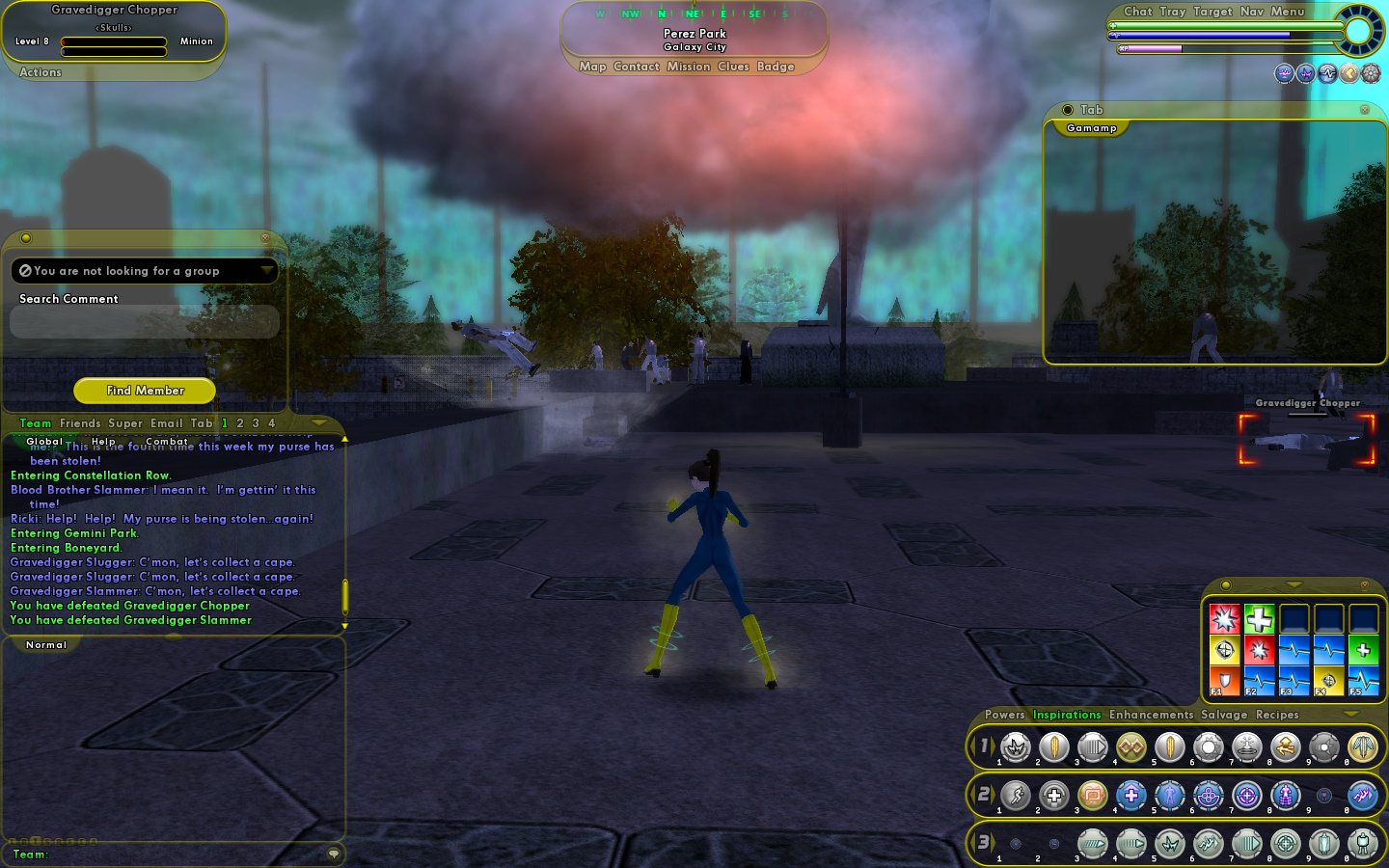Open the main Menu
This screenshot has width=1389, height=868.
click(x=1287, y=12)
